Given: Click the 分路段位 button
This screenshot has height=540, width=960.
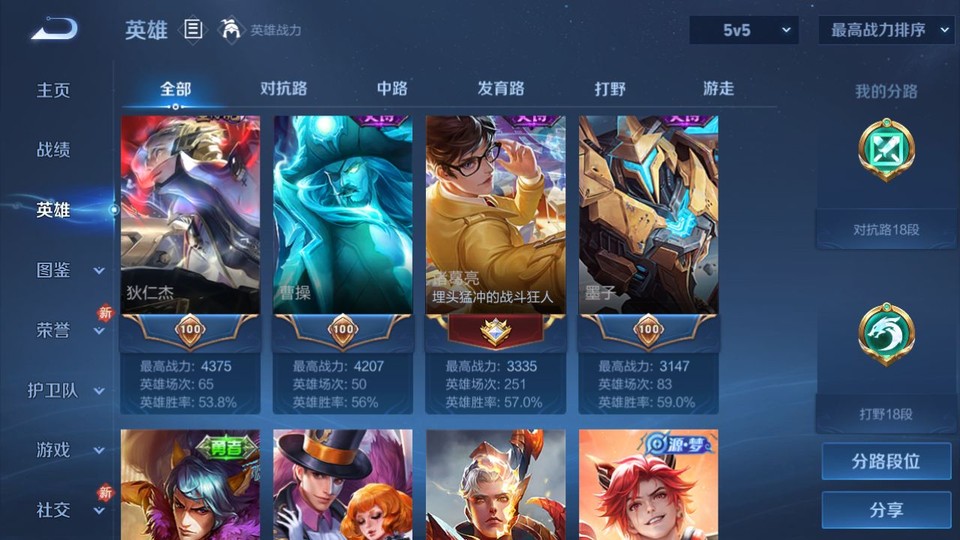Looking at the screenshot, I should (886, 462).
